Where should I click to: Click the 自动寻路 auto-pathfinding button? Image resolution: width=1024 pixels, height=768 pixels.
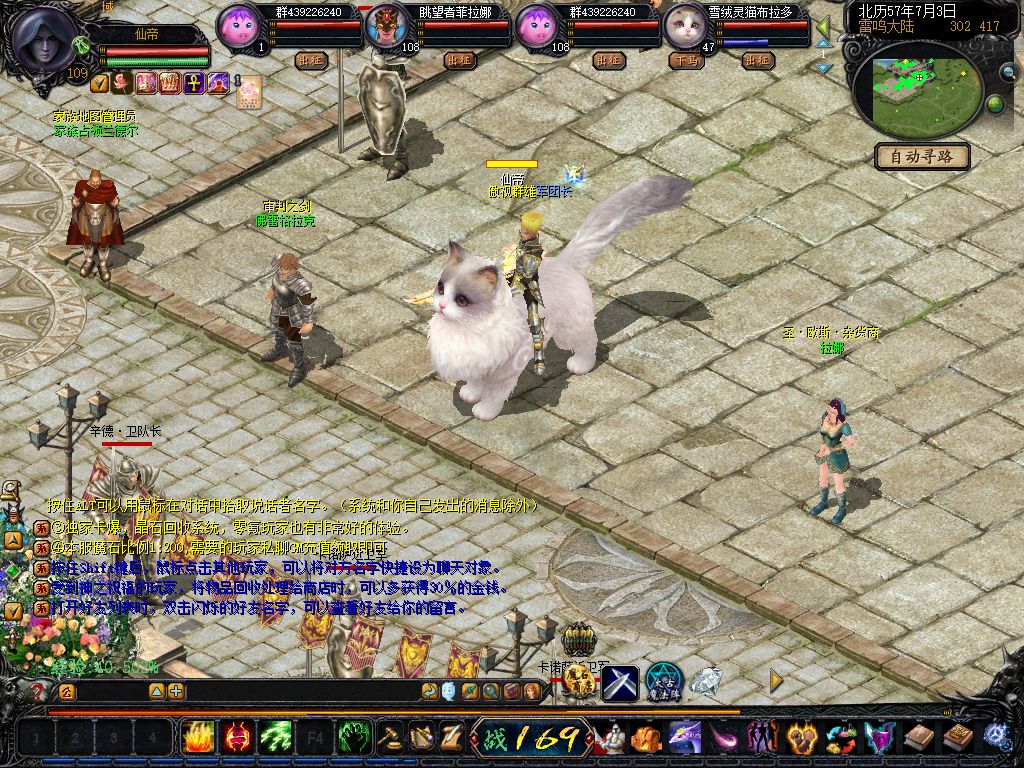click(922, 156)
